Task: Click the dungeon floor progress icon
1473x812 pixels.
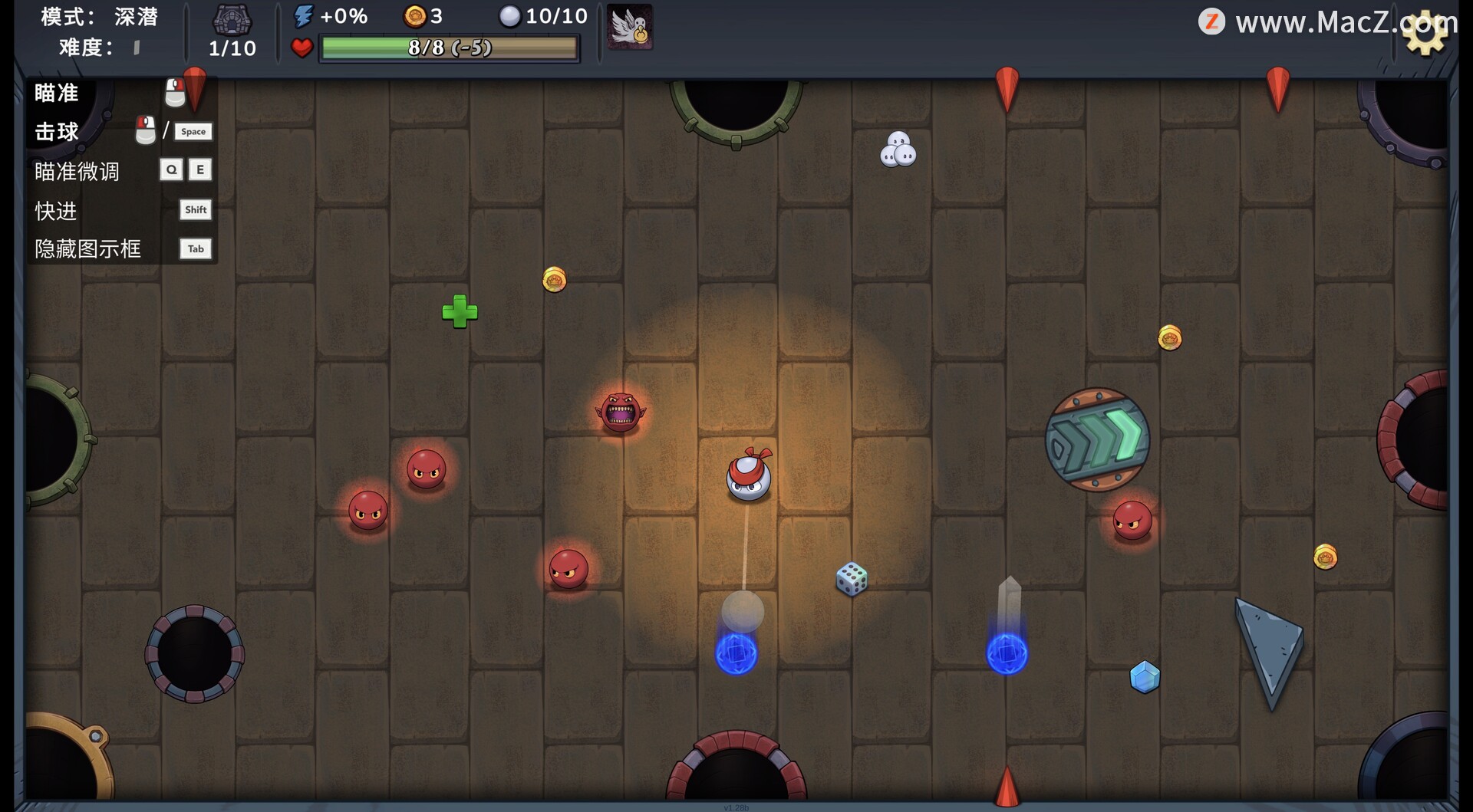Action: tap(232, 20)
